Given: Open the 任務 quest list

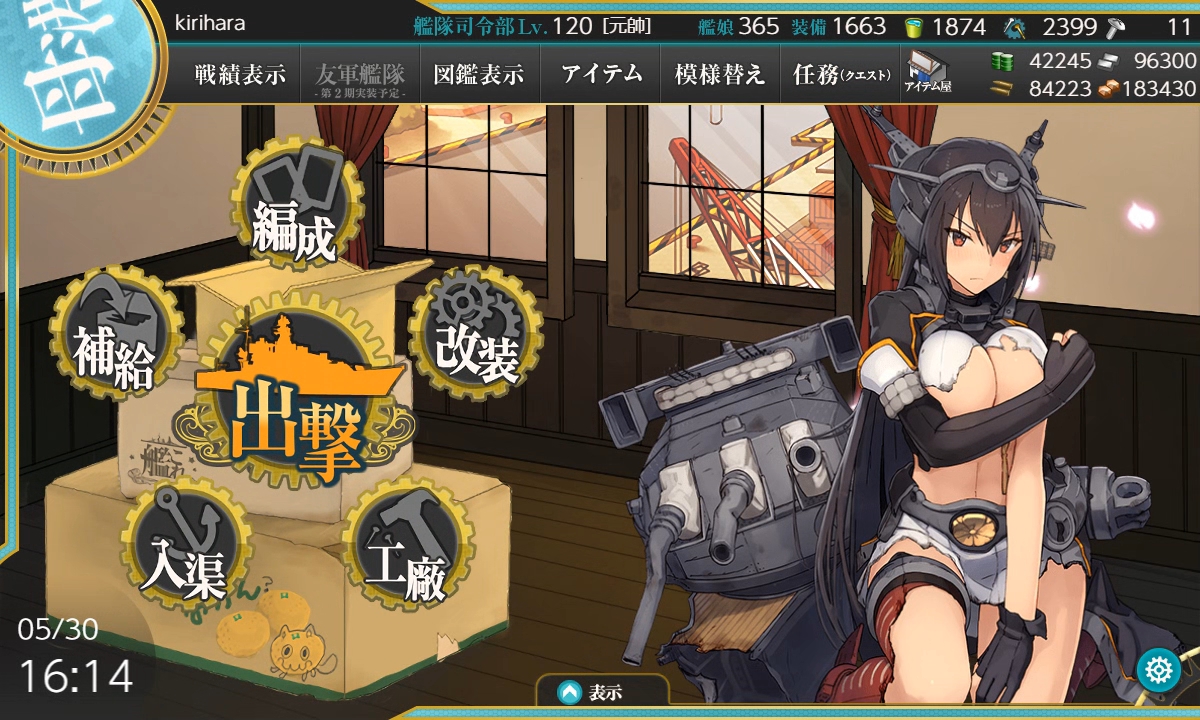Looking at the screenshot, I should [x=840, y=75].
